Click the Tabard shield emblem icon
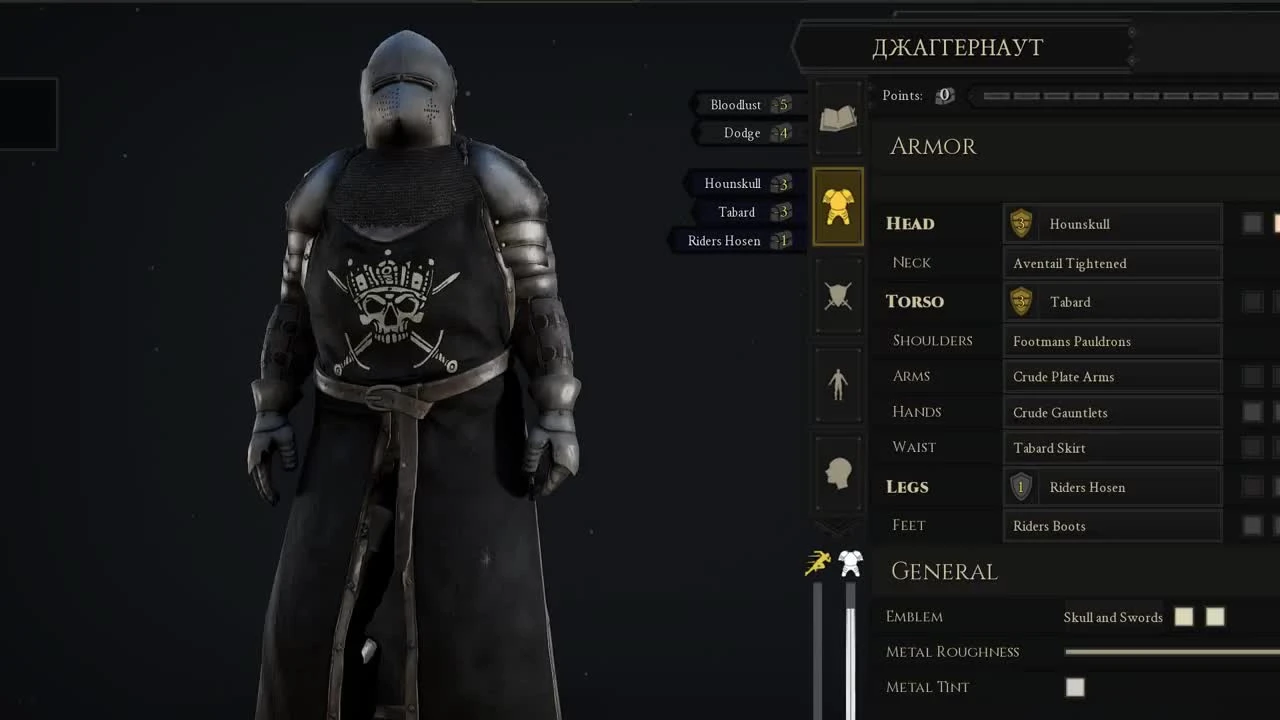This screenshot has width=1280, height=720. 1021,301
